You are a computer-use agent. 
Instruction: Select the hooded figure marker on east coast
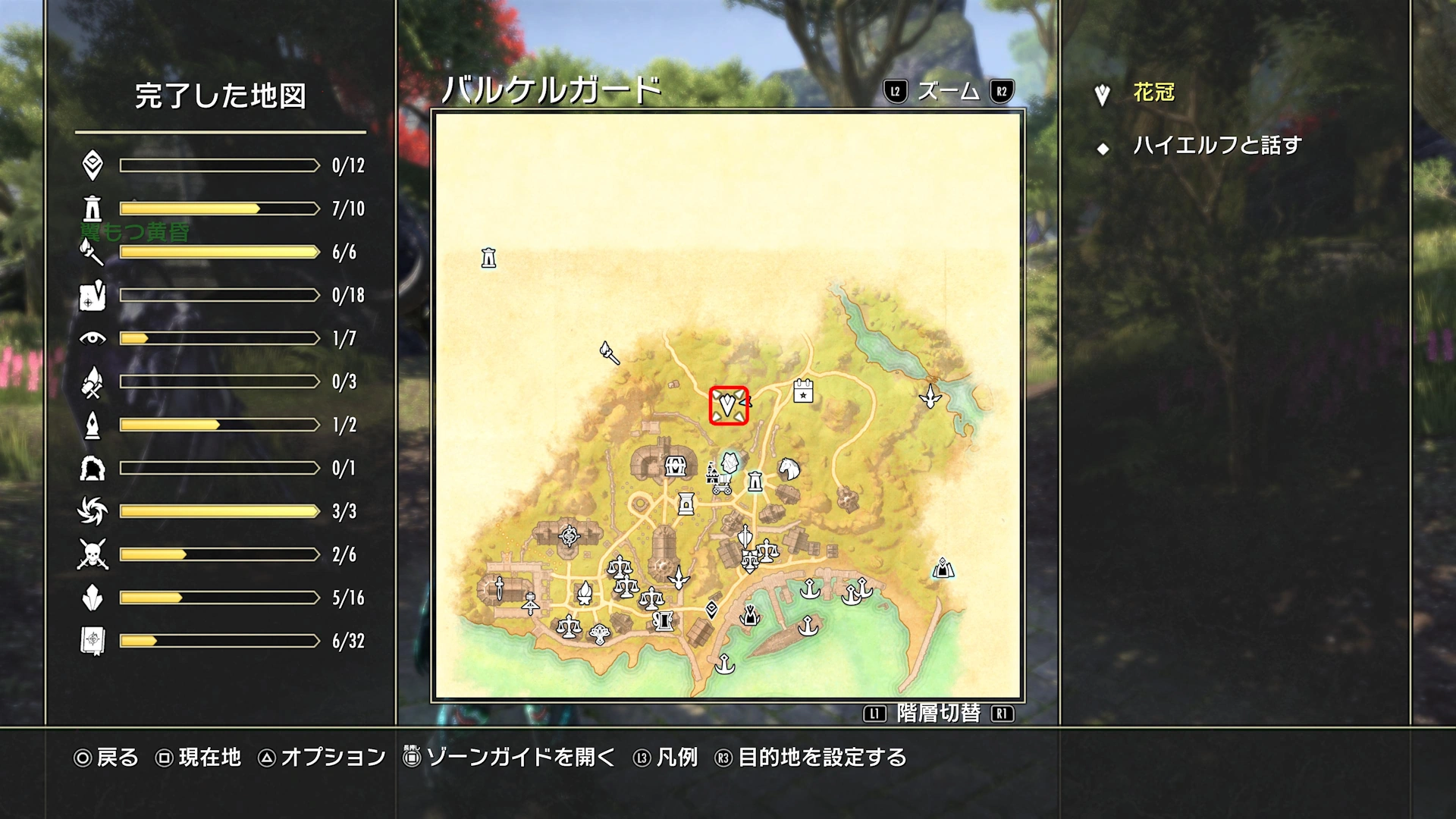tap(943, 567)
